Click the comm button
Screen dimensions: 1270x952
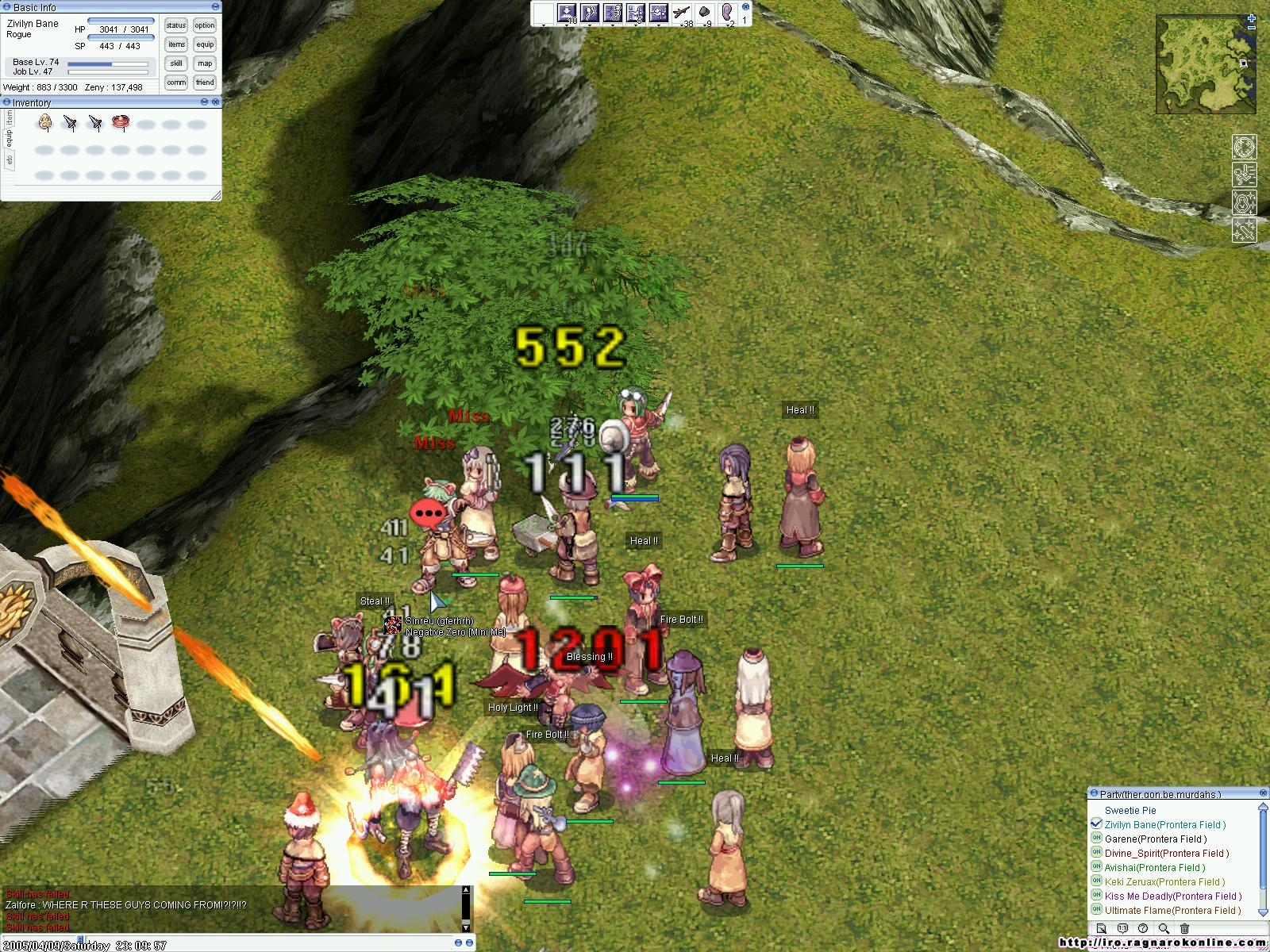point(176,83)
